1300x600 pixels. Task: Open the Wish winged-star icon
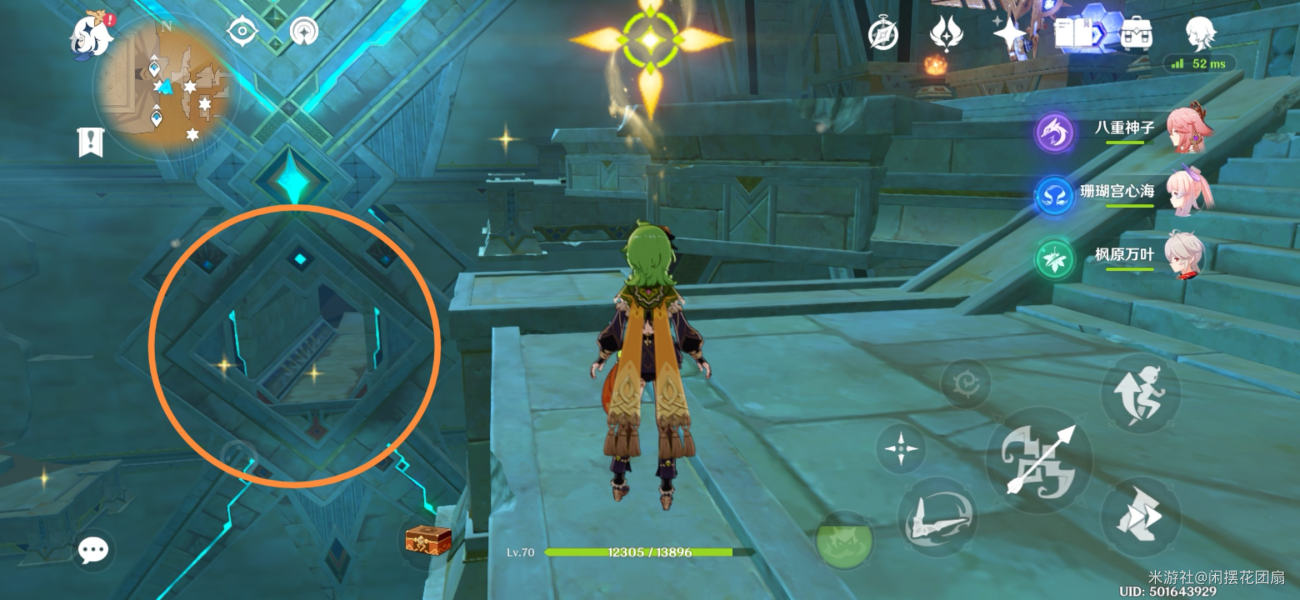pos(945,34)
